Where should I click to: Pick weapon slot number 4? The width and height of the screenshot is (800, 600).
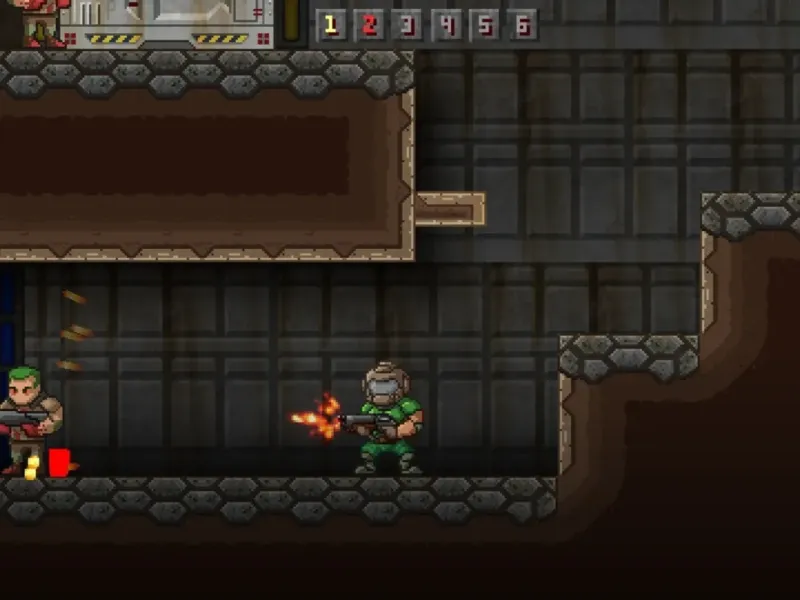coord(446,25)
